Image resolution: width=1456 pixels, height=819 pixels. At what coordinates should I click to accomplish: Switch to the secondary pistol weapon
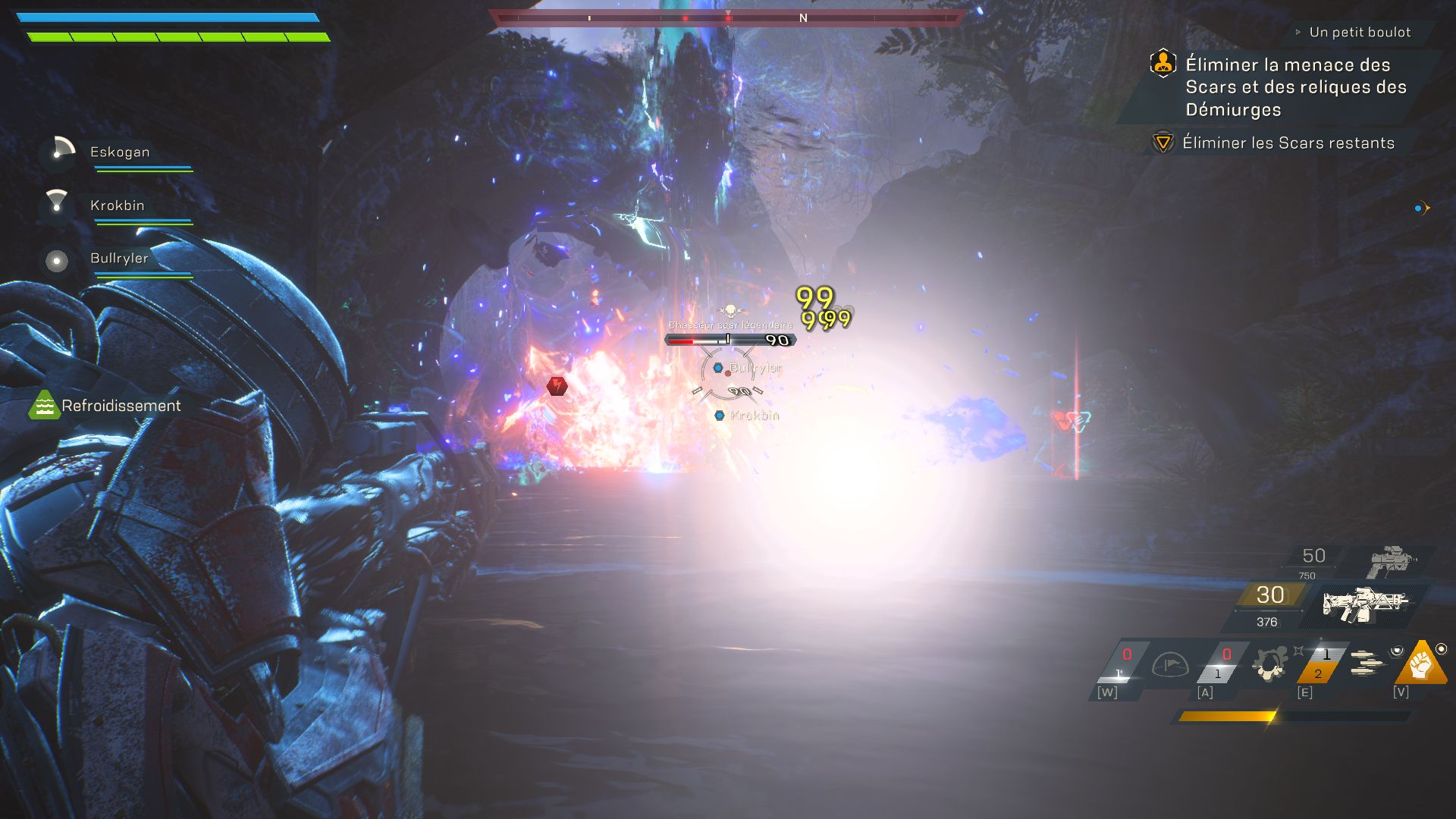click(x=1392, y=562)
